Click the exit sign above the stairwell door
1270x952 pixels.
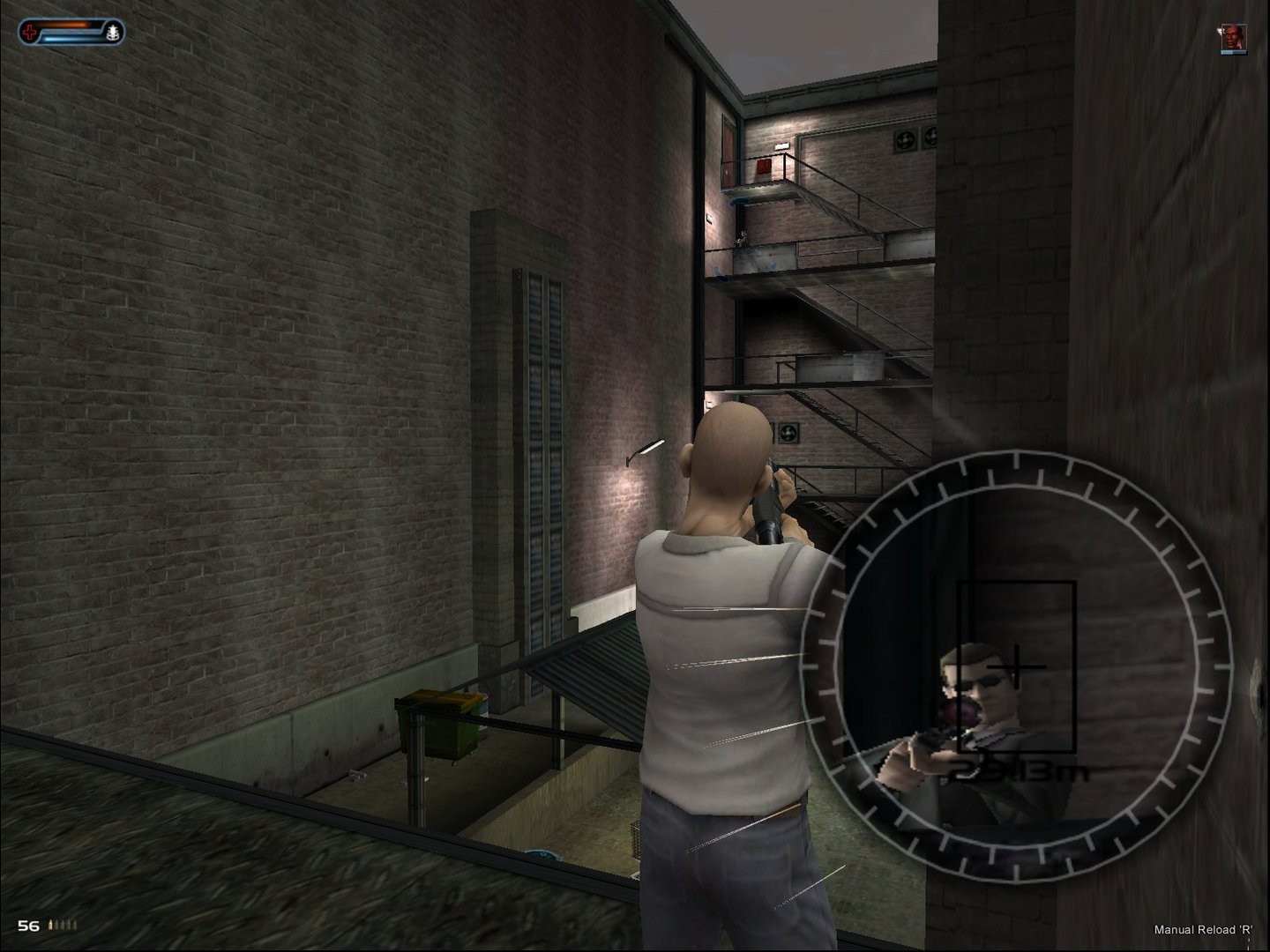tap(782, 145)
